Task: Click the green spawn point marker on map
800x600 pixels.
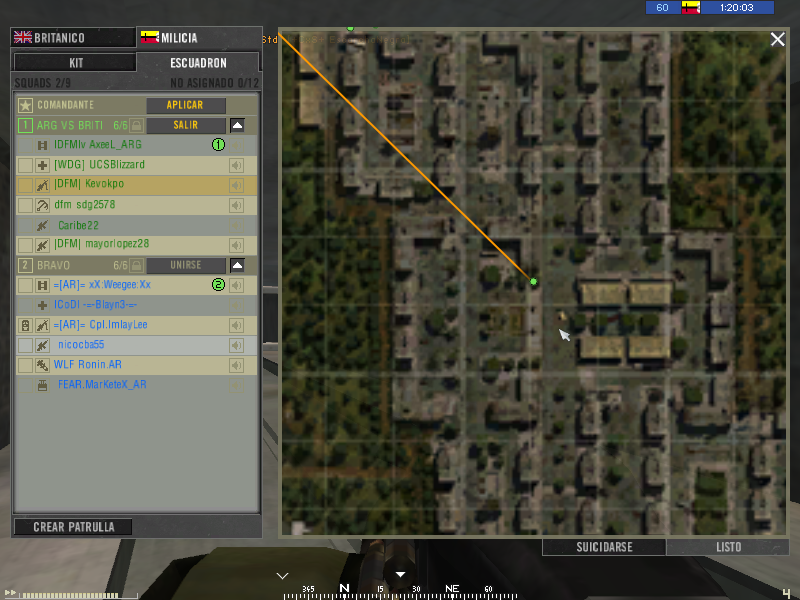Action: (533, 282)
